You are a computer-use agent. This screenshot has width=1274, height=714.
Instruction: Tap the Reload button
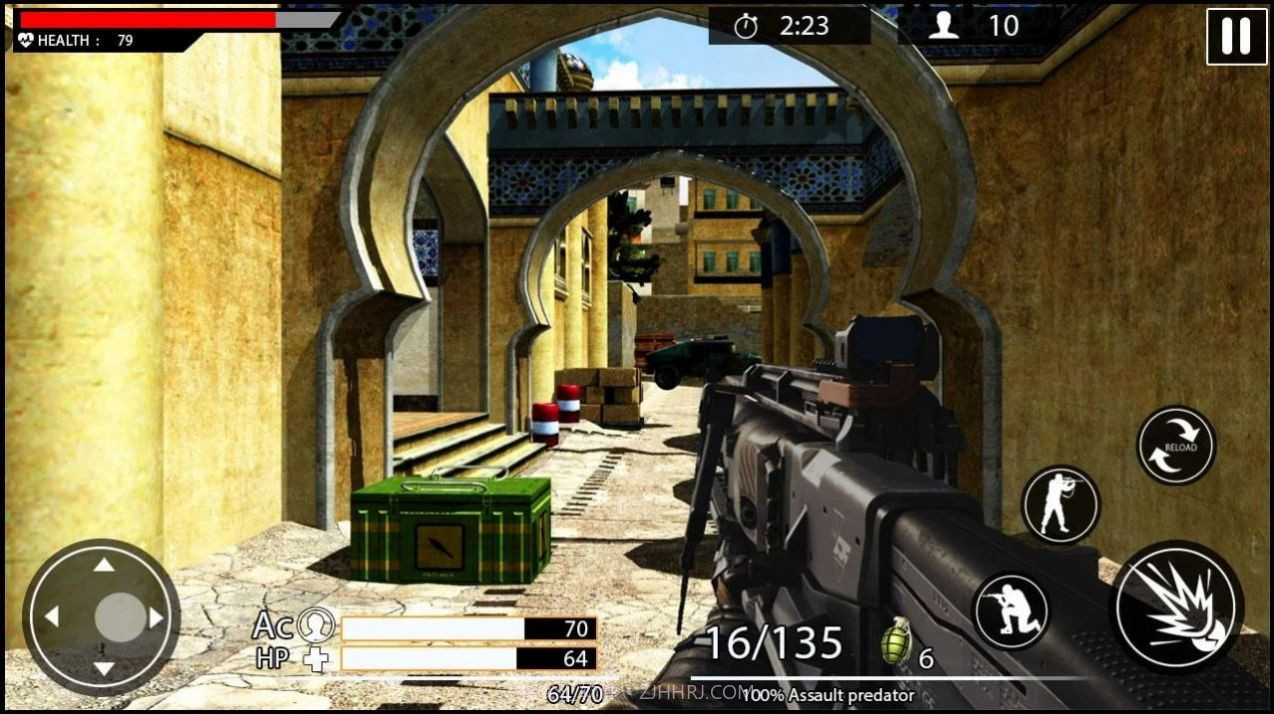(1176, 446)
